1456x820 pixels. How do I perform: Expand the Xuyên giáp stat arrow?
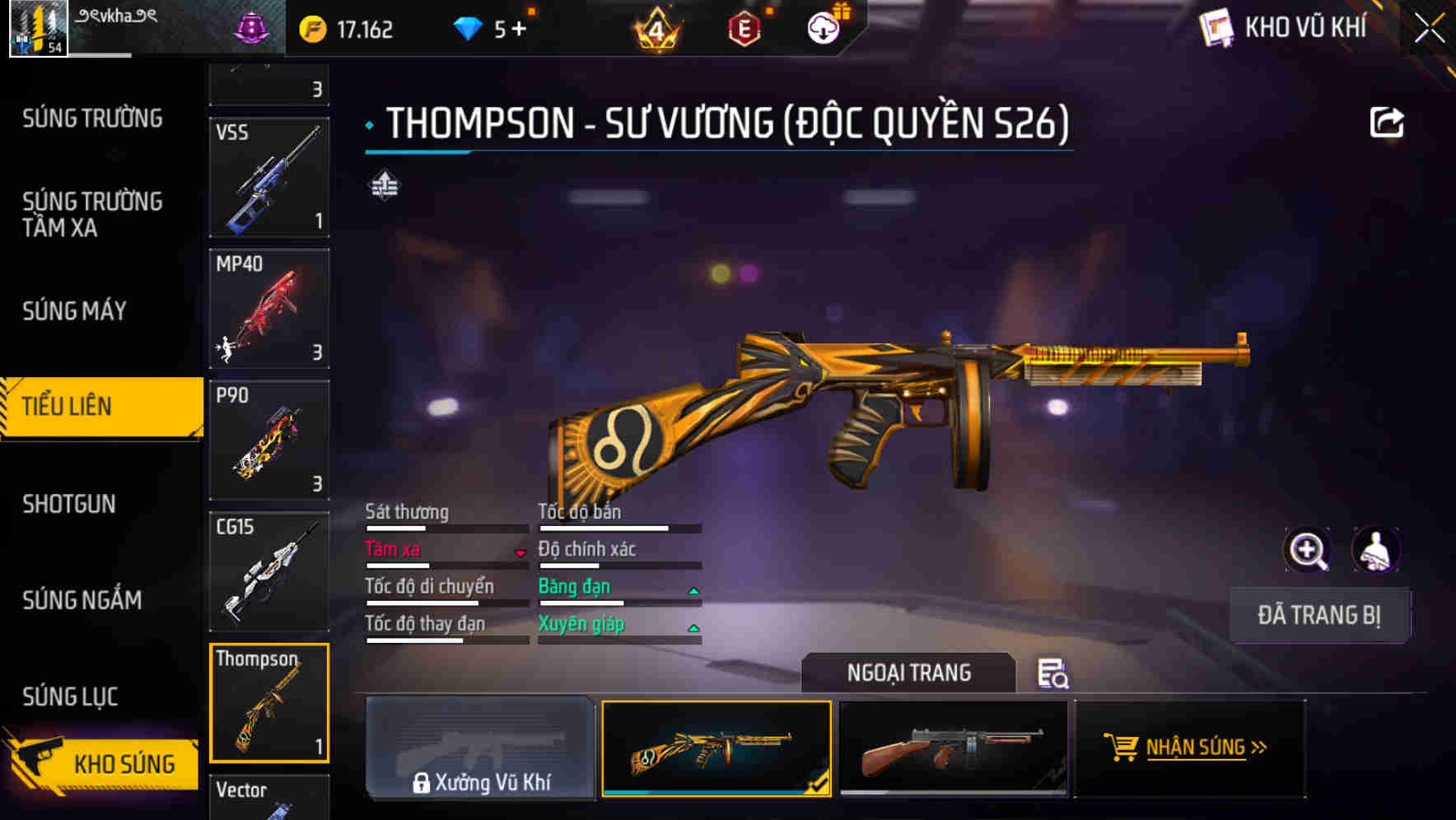click(x=693, y=628)
